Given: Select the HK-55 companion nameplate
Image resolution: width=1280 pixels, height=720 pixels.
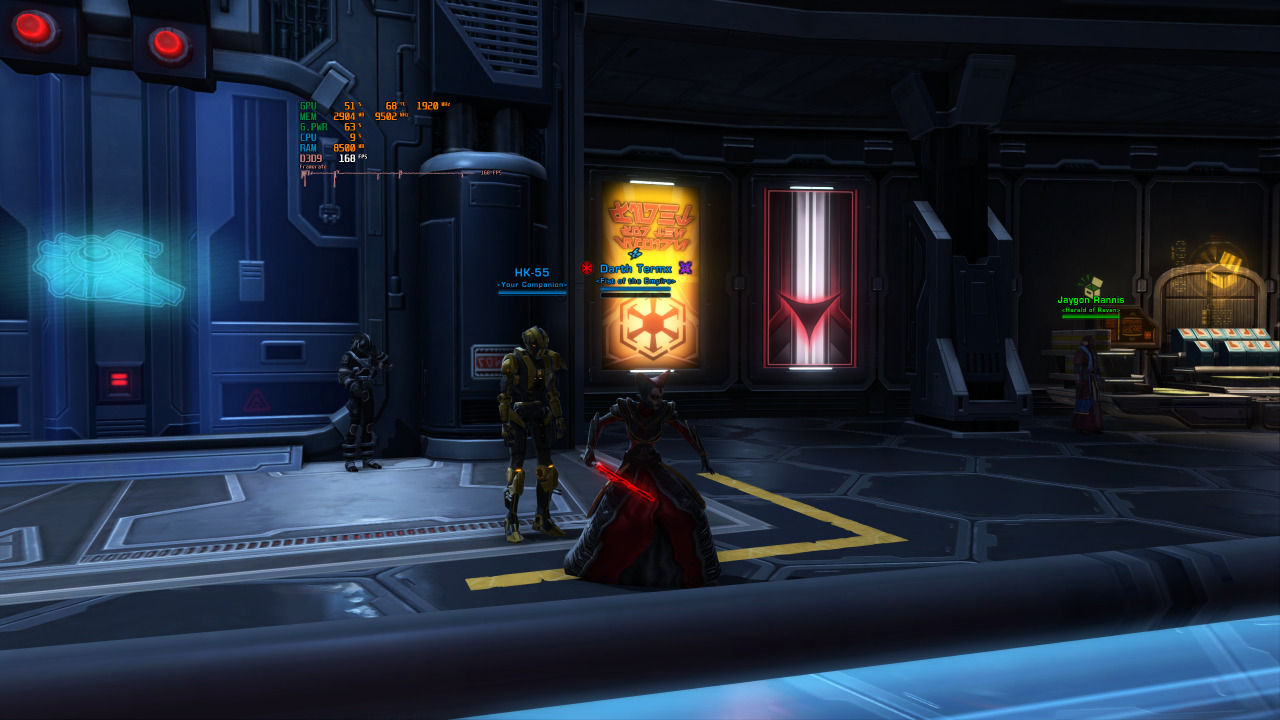Looking at the screenshot, I should [532, 272].
